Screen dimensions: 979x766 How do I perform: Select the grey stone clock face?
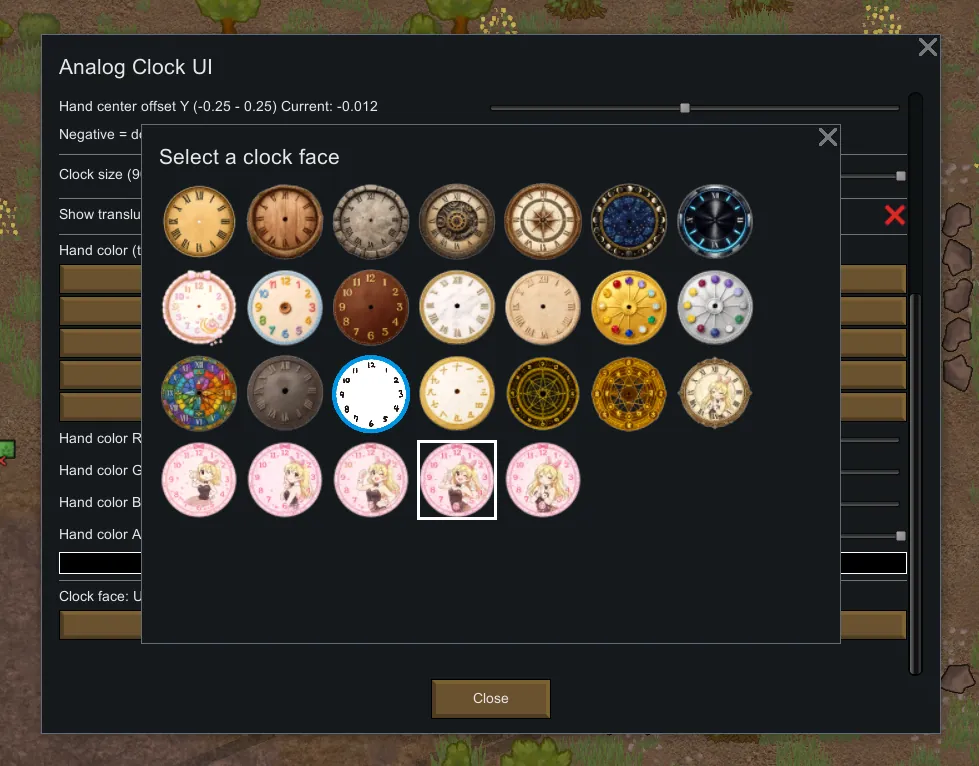pos(371,221)
